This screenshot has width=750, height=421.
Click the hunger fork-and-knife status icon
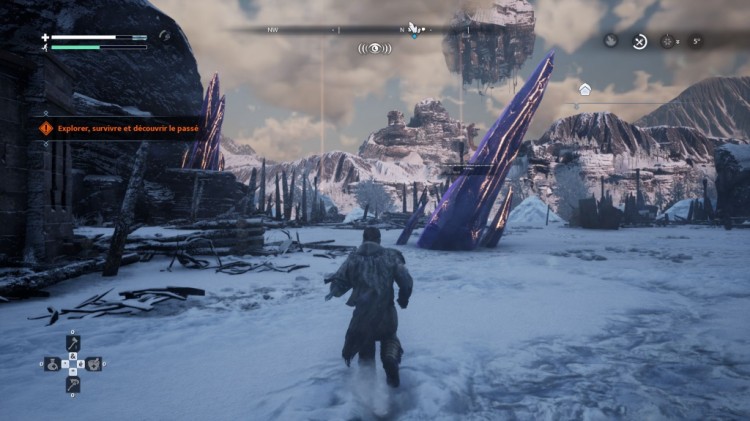click(x=639, y=41)
